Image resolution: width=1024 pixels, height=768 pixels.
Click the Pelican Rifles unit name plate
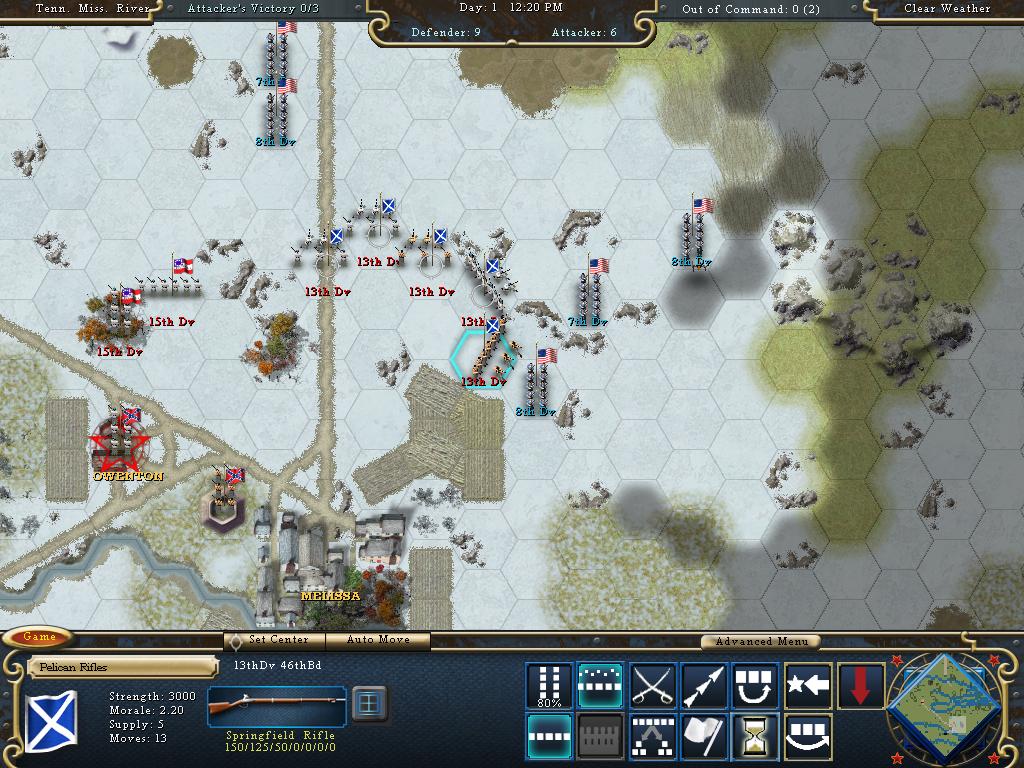click(122, 667)
